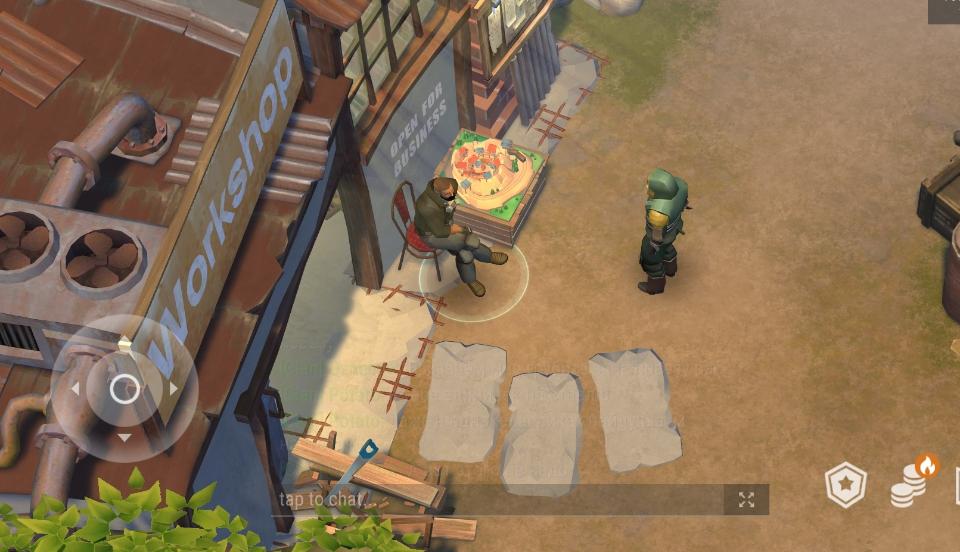Expand the chat window with the arrows icon

(746, 500)
